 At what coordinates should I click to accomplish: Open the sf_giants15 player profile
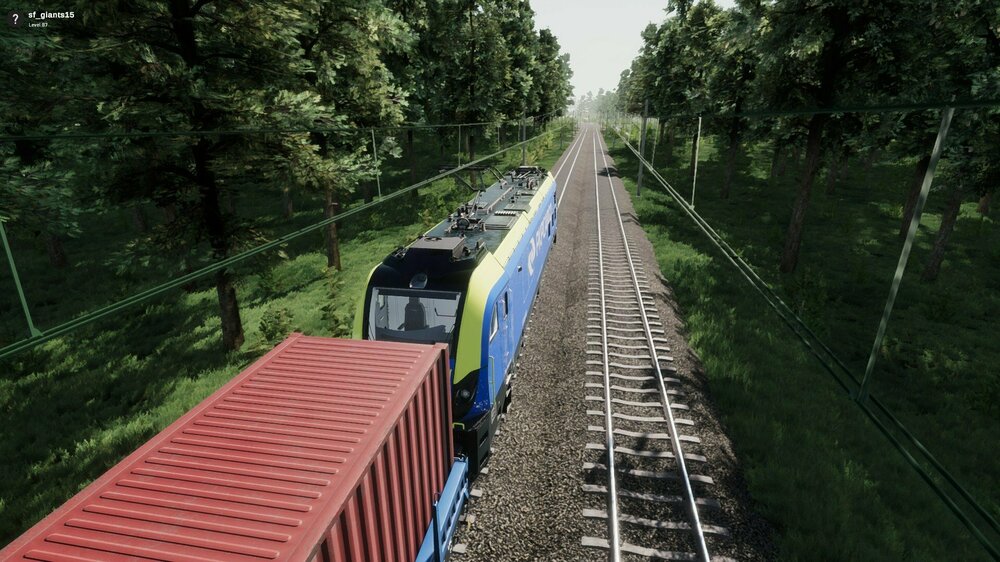pyautogui.click(x=51, y=15)
